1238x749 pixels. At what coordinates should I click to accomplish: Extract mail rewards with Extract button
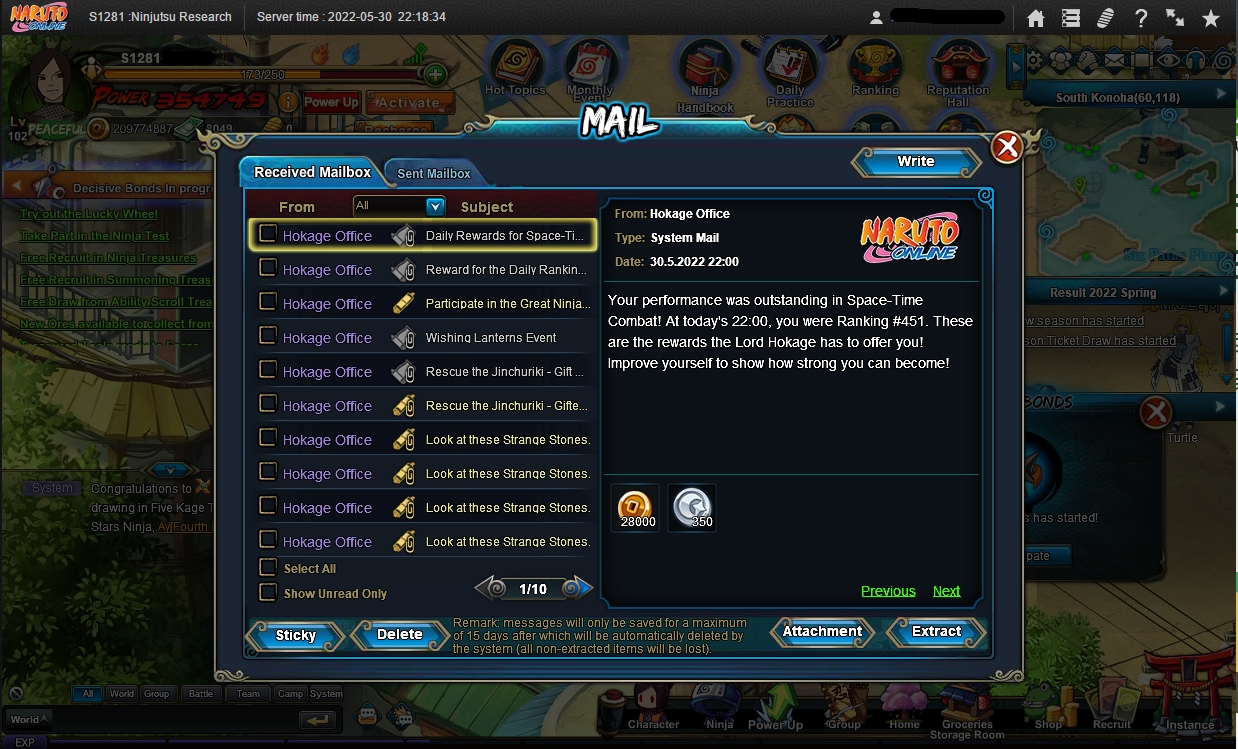click(936, 632)
